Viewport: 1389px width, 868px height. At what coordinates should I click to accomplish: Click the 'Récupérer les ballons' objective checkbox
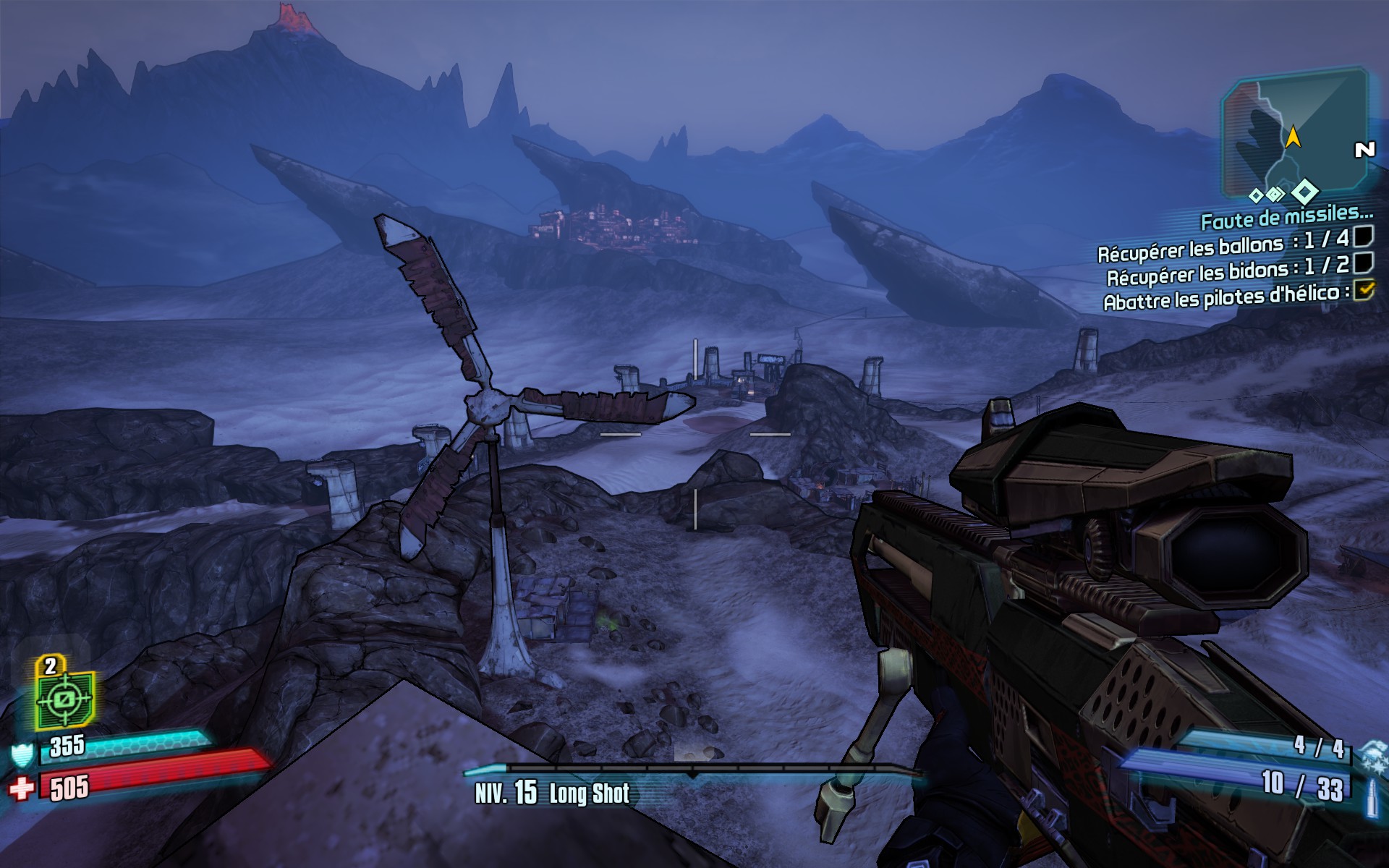(x=1364, y=237)
